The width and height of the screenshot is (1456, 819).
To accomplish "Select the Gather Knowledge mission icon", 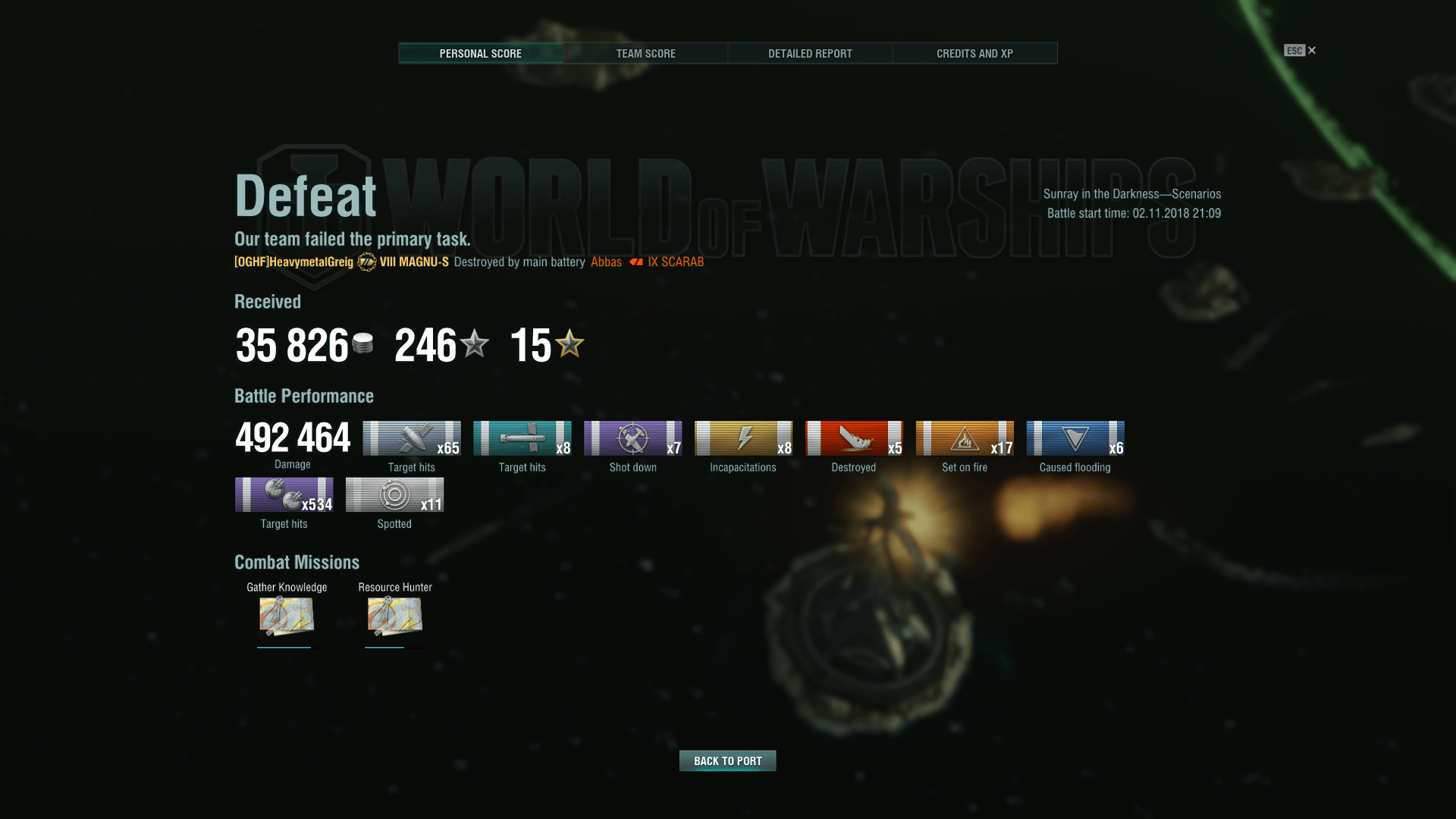I will (x=286, y=615).
